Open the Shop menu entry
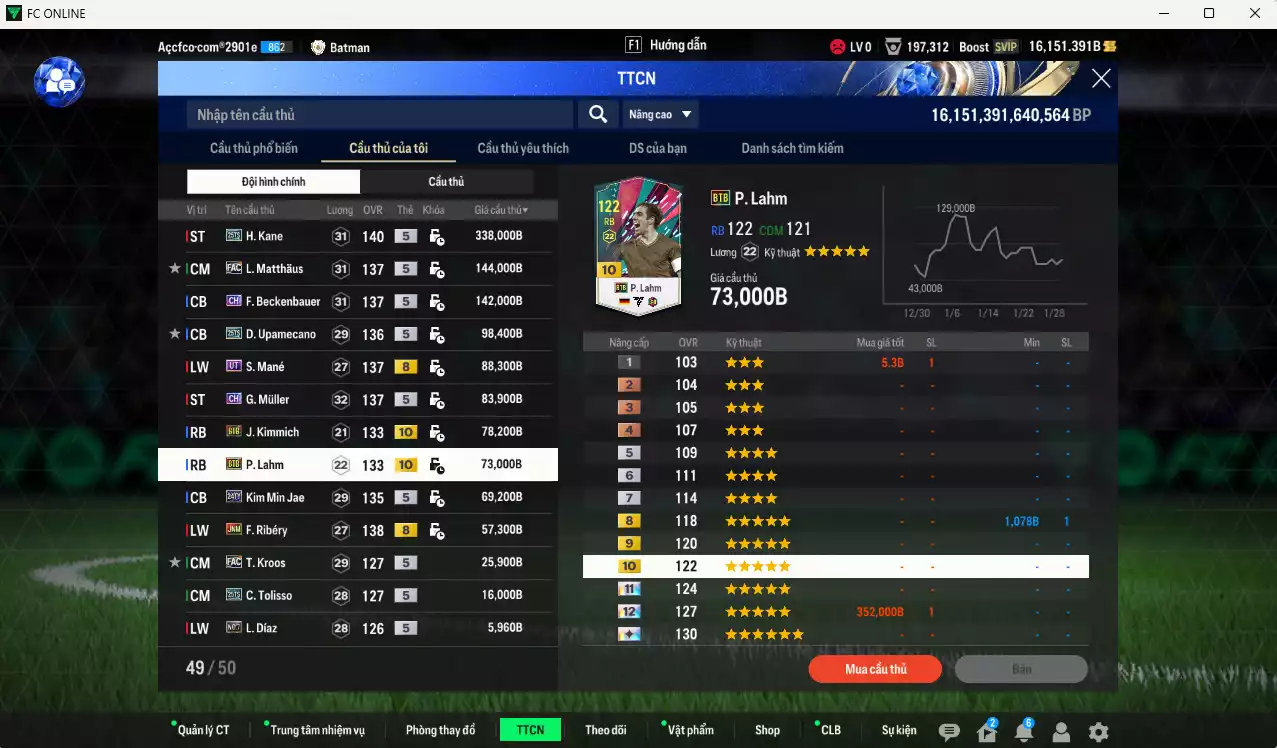 [767, 730]
